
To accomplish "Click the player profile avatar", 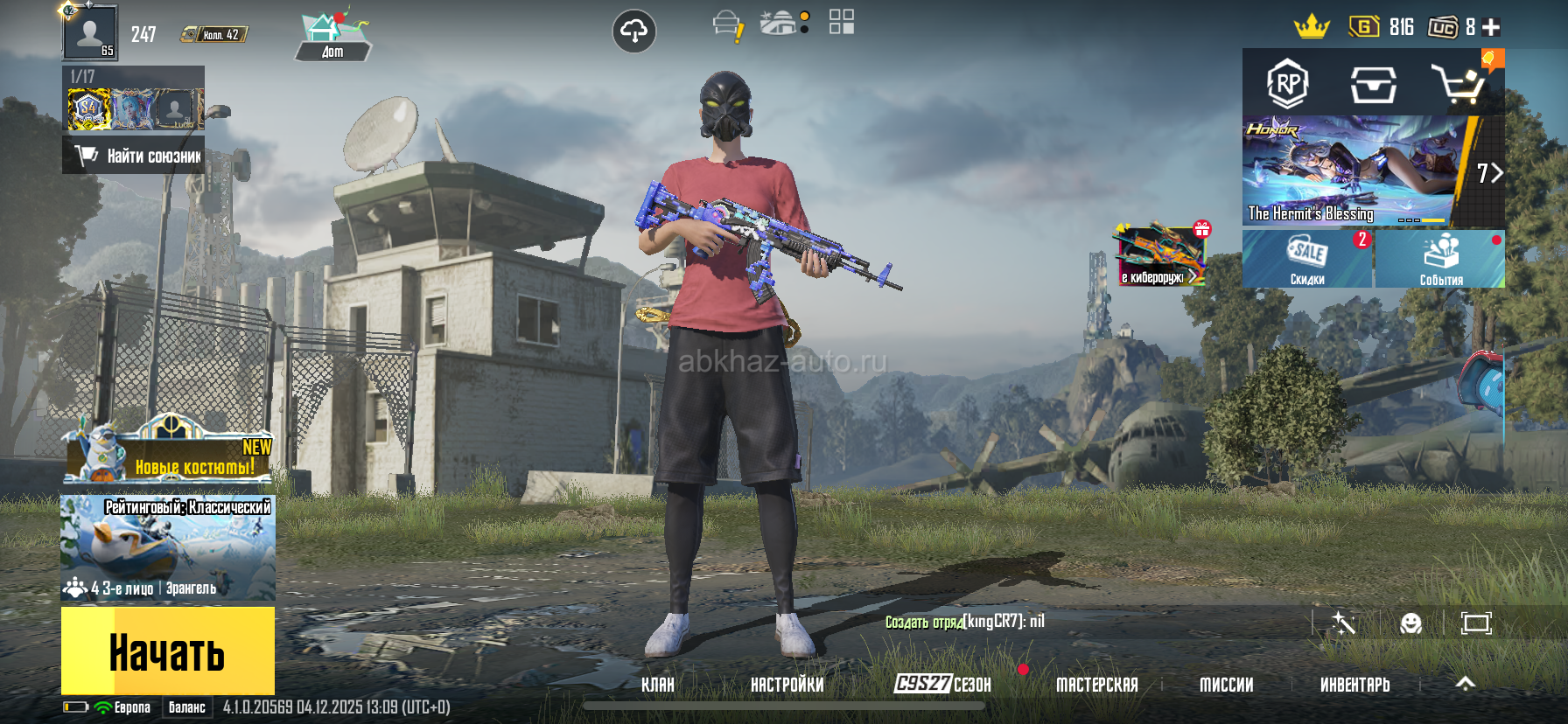I will click(x=89, y=32).
